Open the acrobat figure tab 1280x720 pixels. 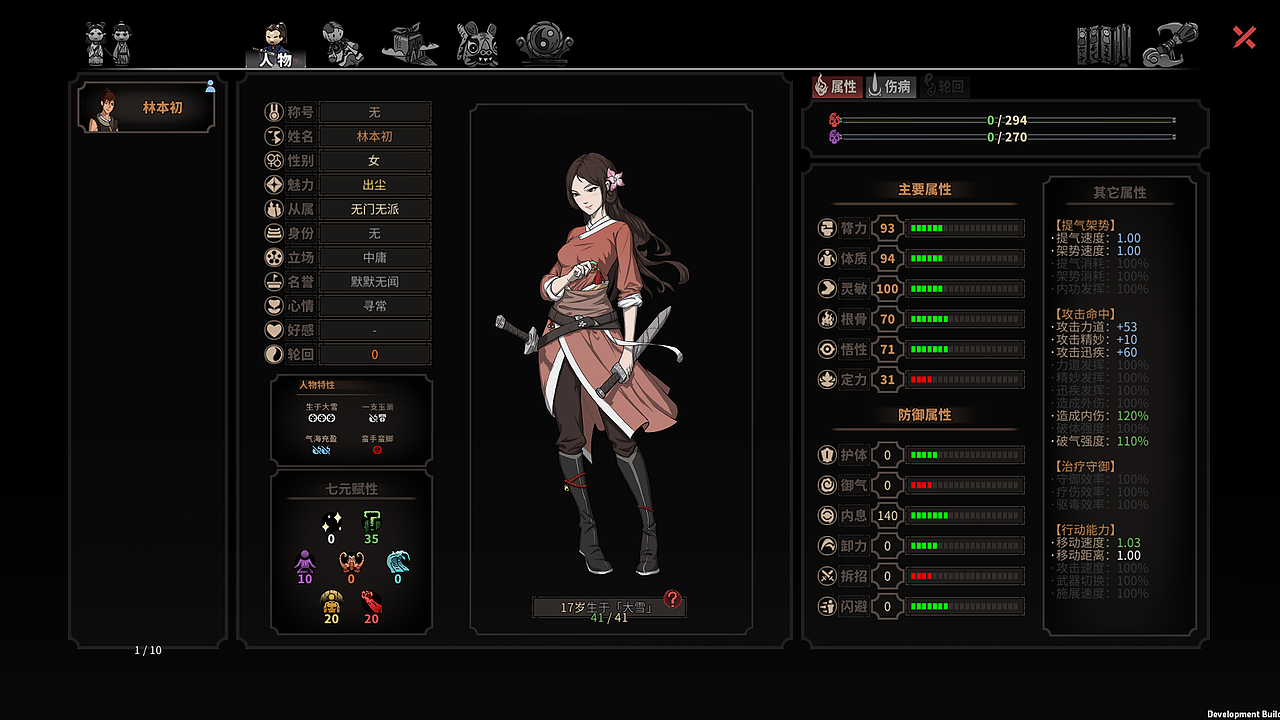point(342,44)
